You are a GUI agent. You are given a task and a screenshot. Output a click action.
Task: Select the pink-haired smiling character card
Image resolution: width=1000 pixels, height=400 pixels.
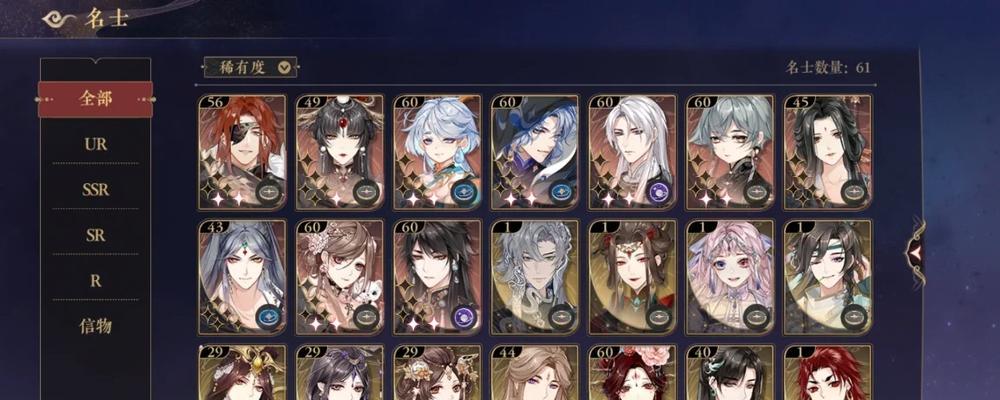click(730, 277)
